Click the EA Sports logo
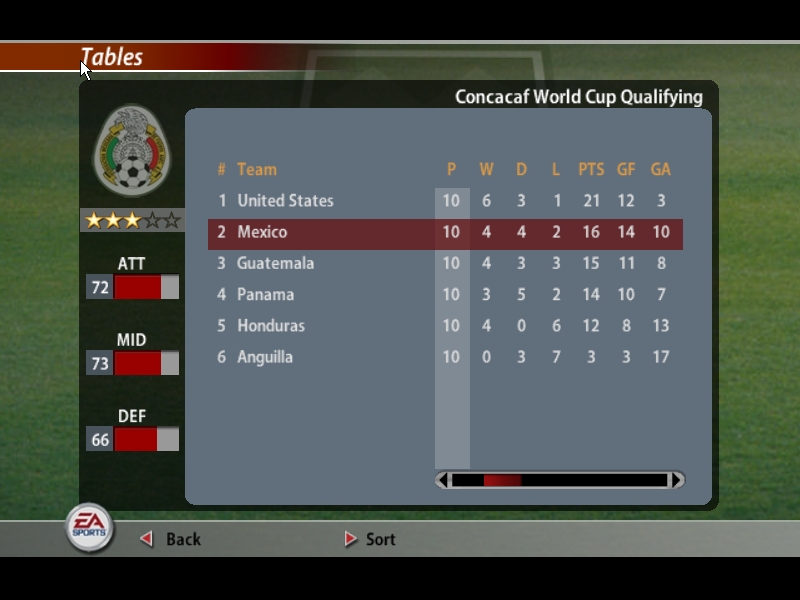This screenshot has width=800, height=600. coord(89,527)
